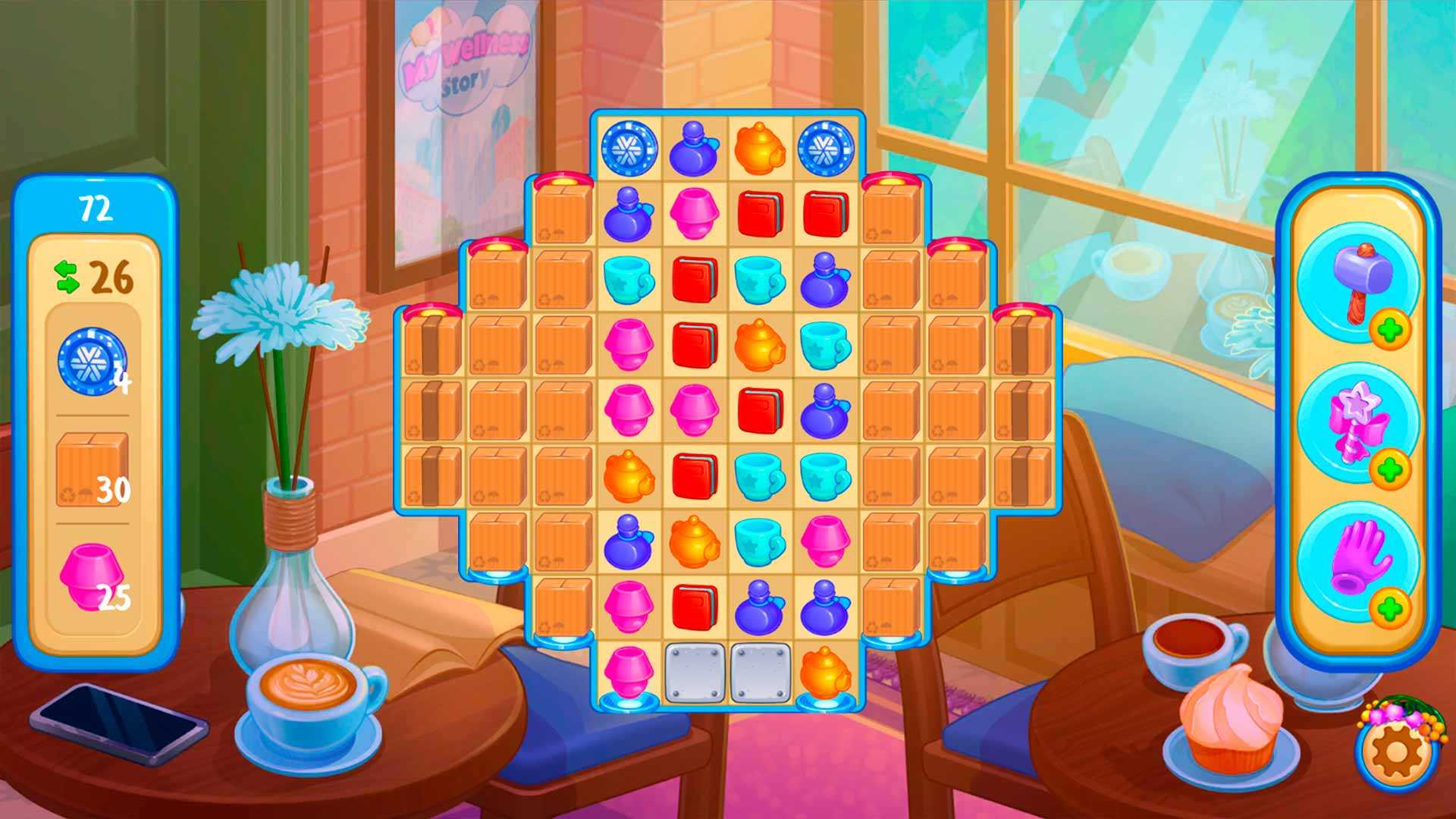Buy extra wands via its green plus

pyautogui.click(x=1389, y=469)
